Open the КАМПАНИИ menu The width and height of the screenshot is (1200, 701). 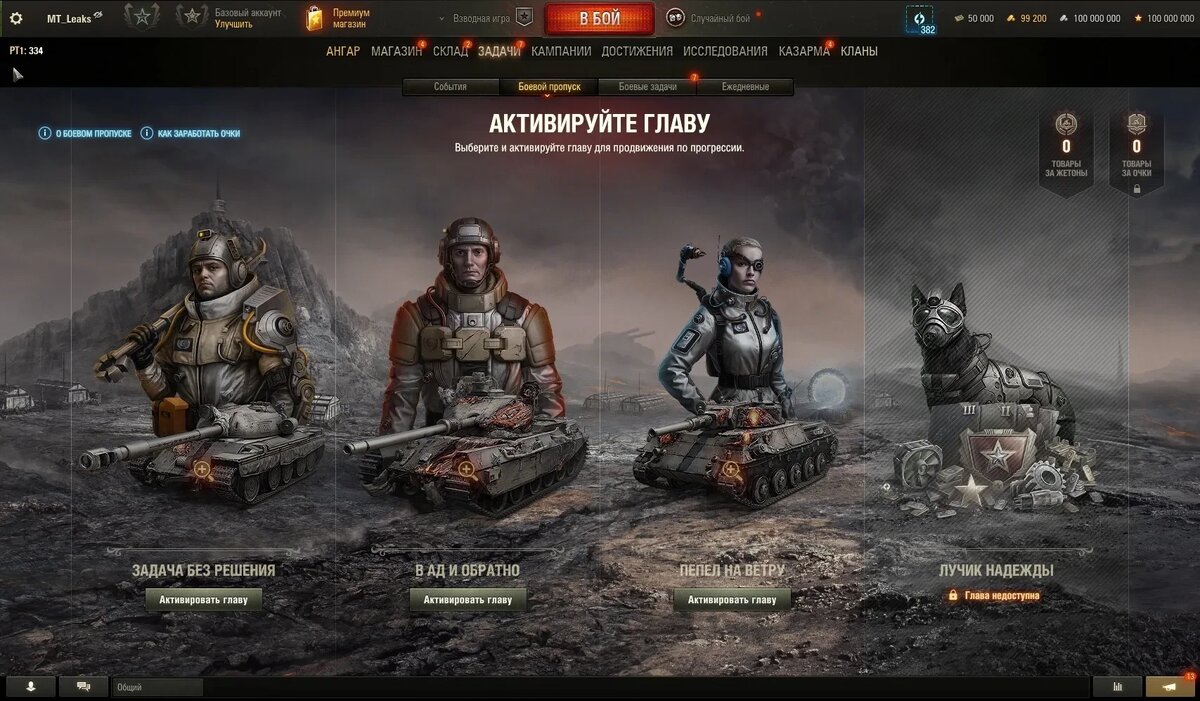(561, 51)
